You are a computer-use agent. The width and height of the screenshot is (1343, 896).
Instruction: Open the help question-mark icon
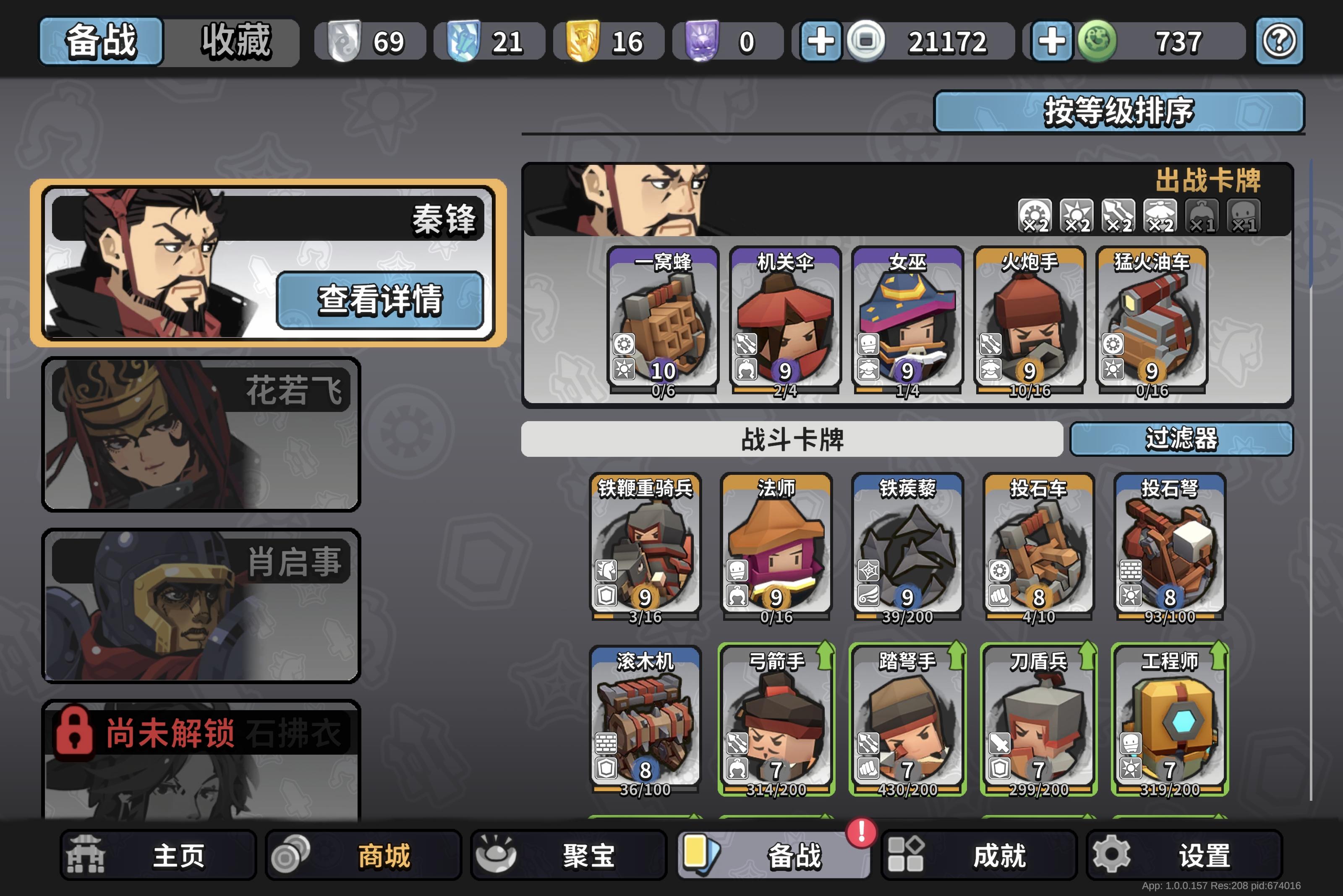click(x=1279, y=41)
